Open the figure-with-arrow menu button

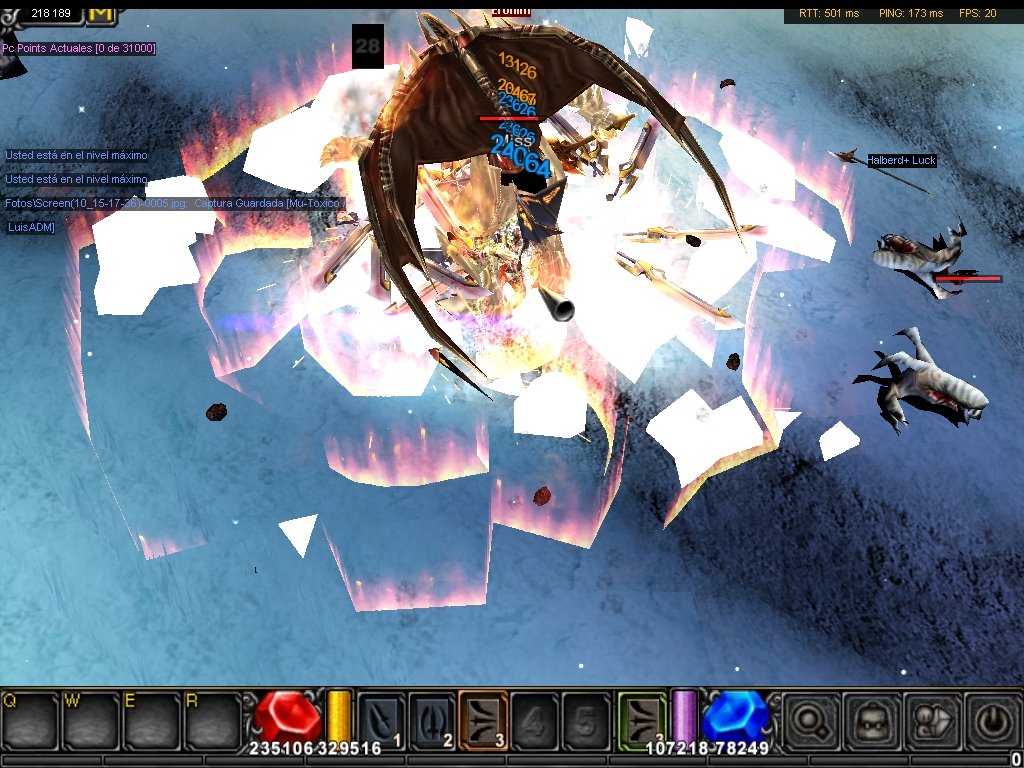pyautogui.click(x=930, y=719)
